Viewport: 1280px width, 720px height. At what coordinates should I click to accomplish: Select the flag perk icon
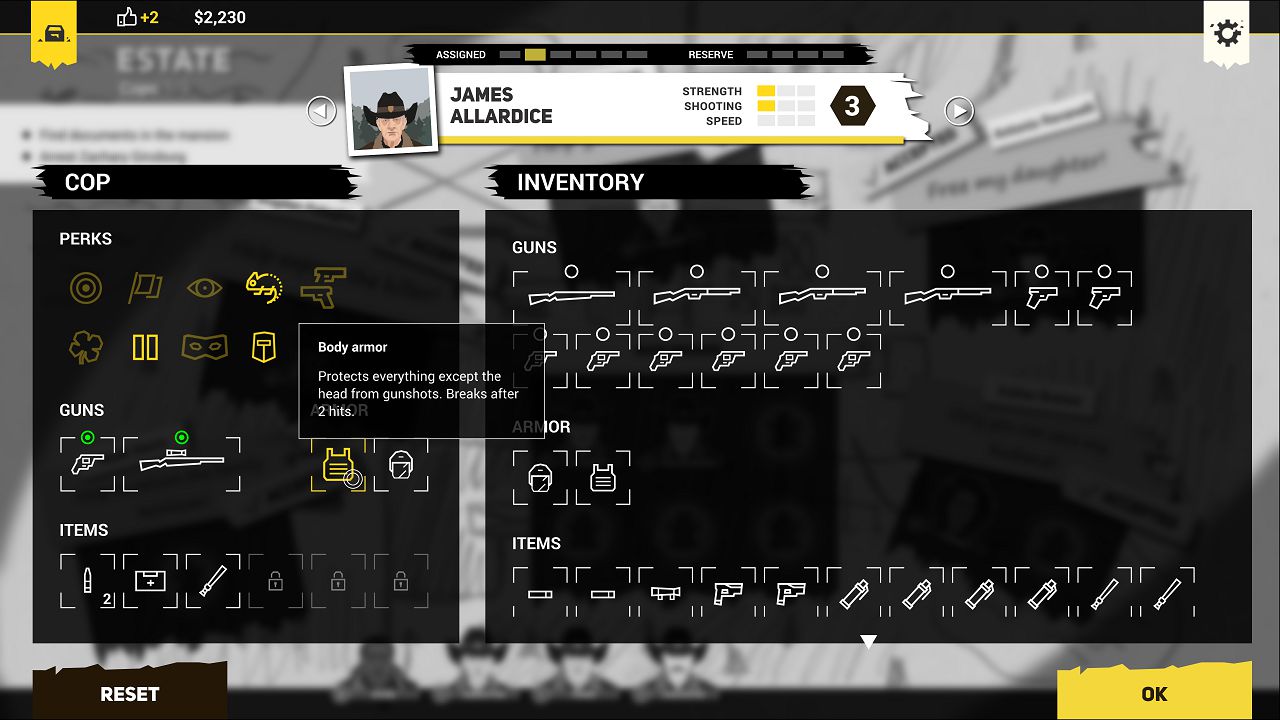pyautogui.click(x=145, y=287)
